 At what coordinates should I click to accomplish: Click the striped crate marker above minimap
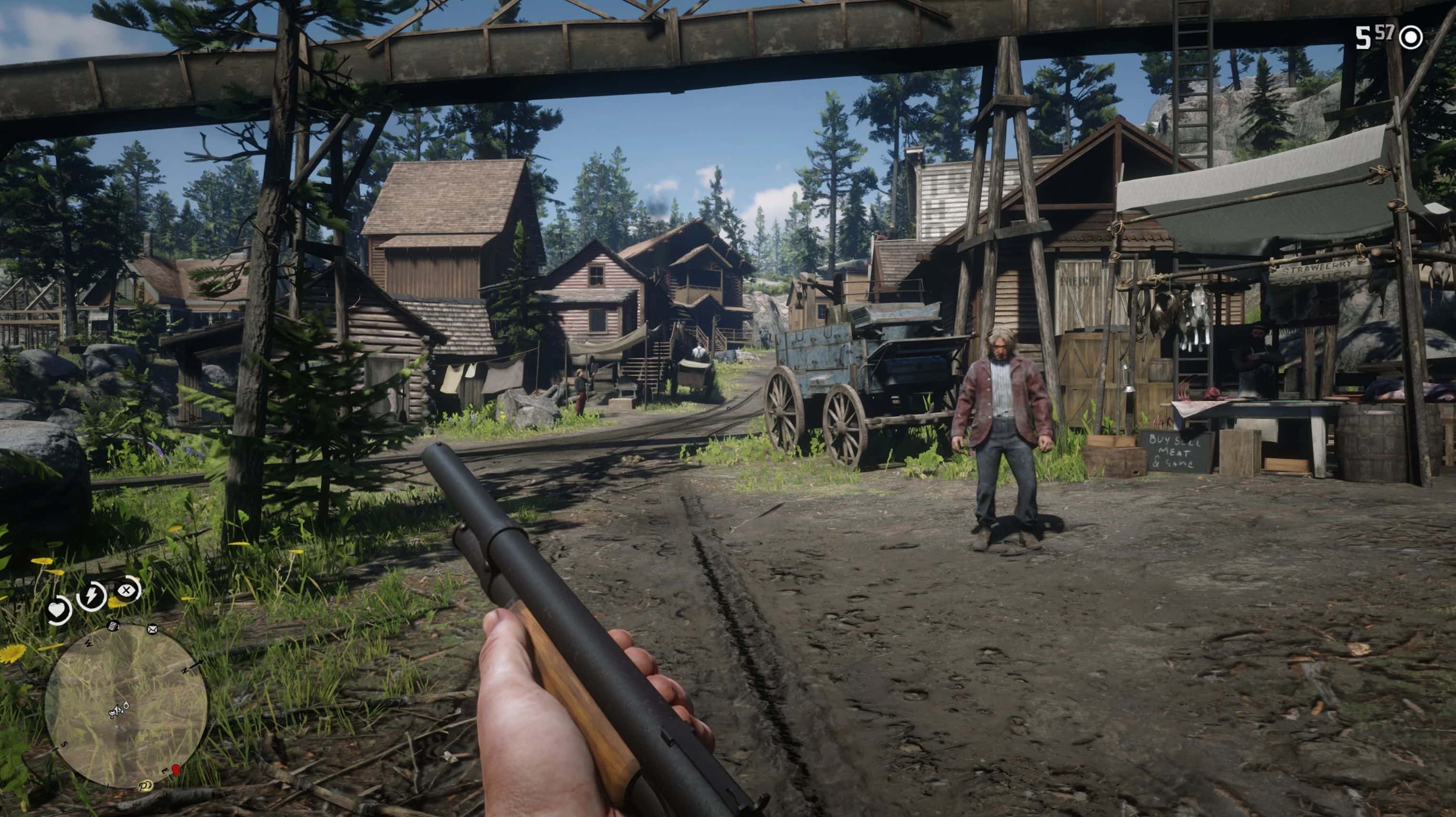[113, 625]
